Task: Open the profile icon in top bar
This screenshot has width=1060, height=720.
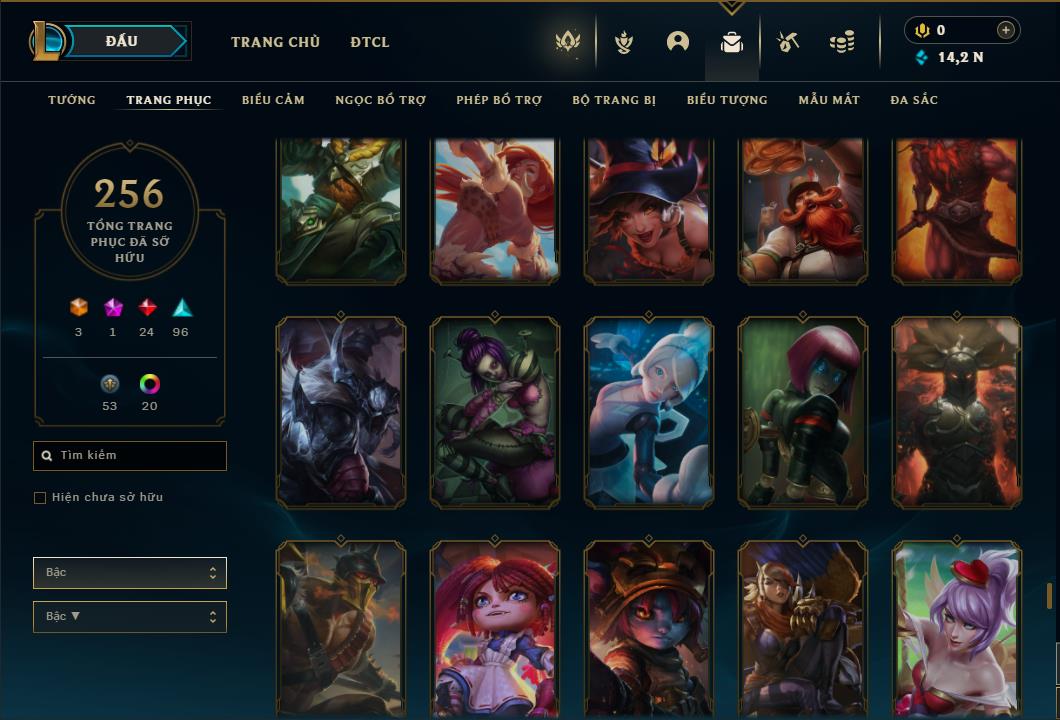Action: point(678,42)
